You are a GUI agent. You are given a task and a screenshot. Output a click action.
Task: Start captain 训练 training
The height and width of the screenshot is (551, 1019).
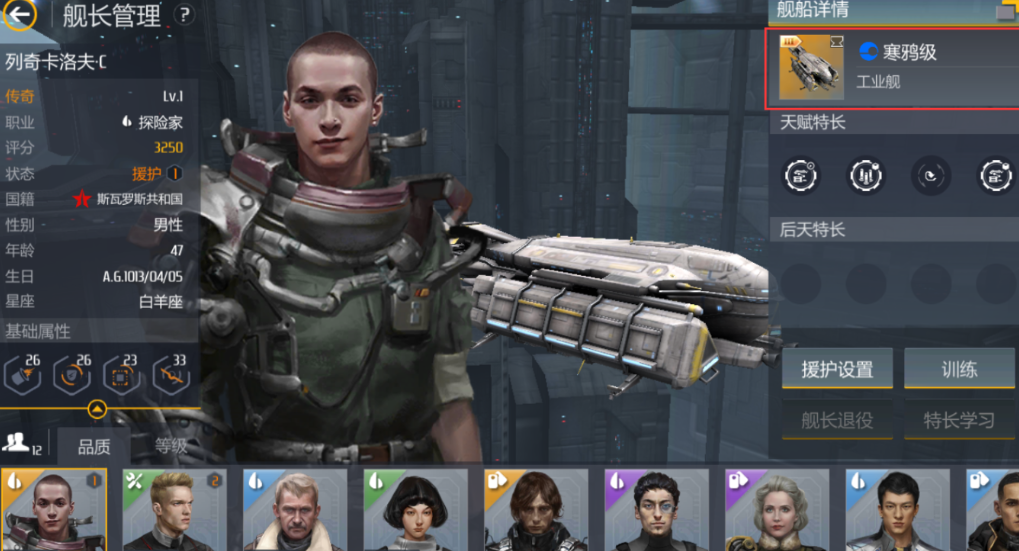point(958,369)
